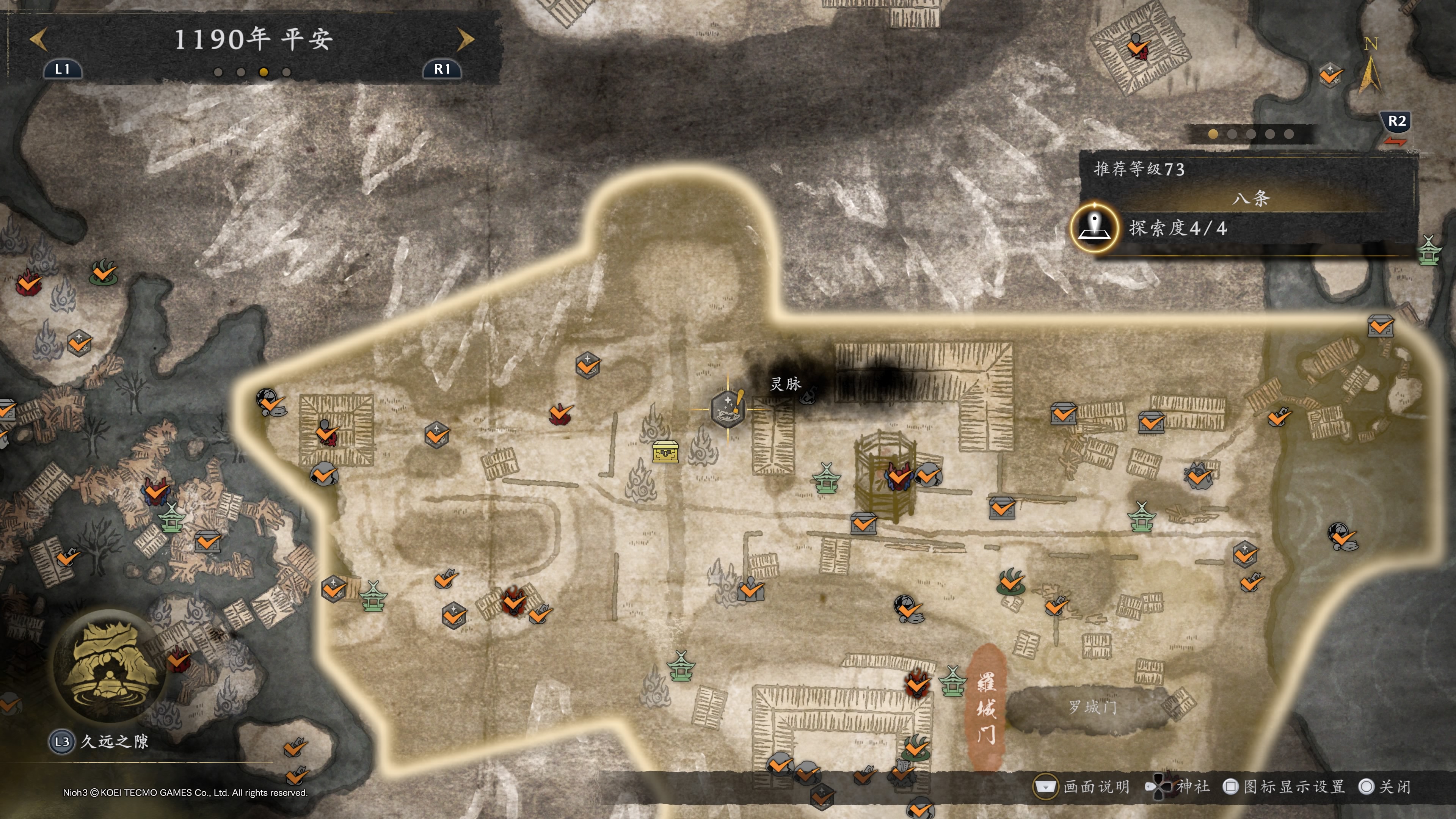The height and width of the screenshot is (819, 1456).
Task: Choose the 神社 shrine shortcut
Action: [1178, 786]
